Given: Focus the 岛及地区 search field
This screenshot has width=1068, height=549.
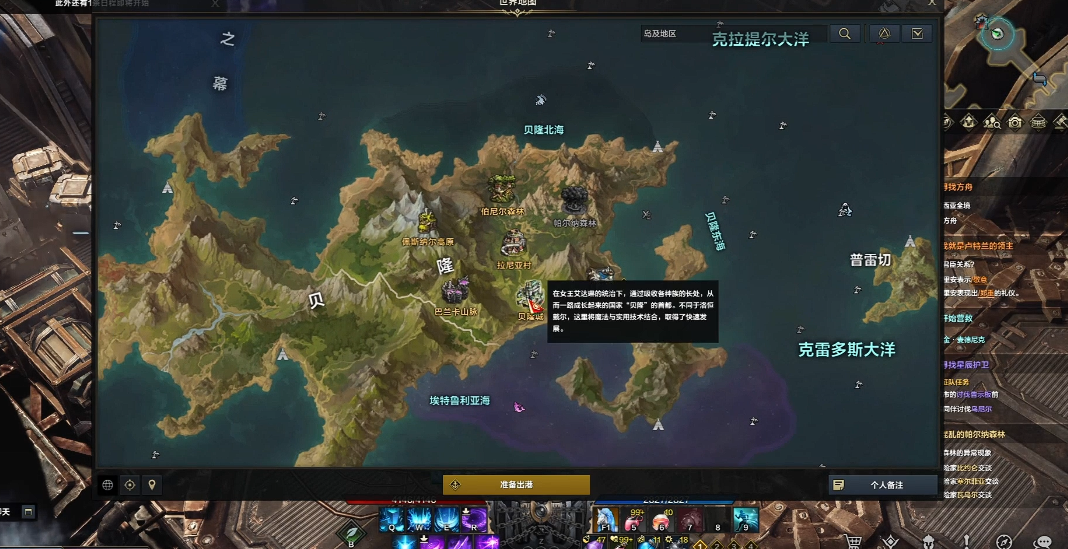Looking at the screenshot, I should click(x=732, y=34).
